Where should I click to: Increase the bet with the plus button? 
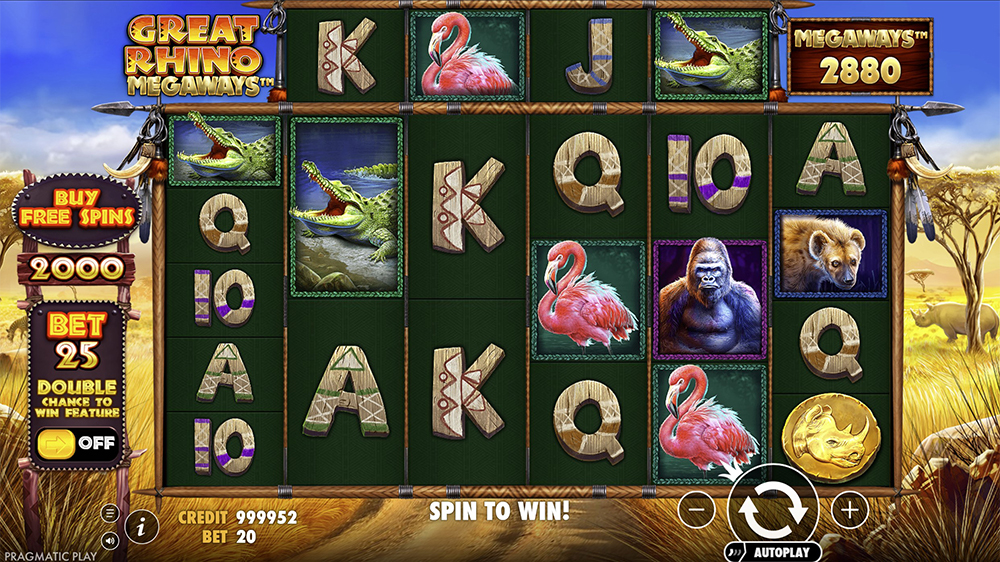pos(850,510)
